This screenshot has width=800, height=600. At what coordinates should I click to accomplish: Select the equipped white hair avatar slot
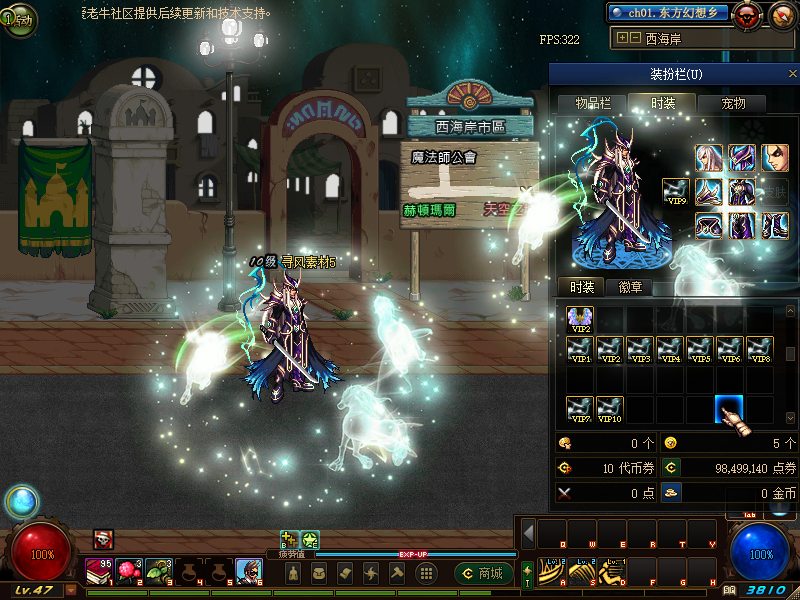709,158
